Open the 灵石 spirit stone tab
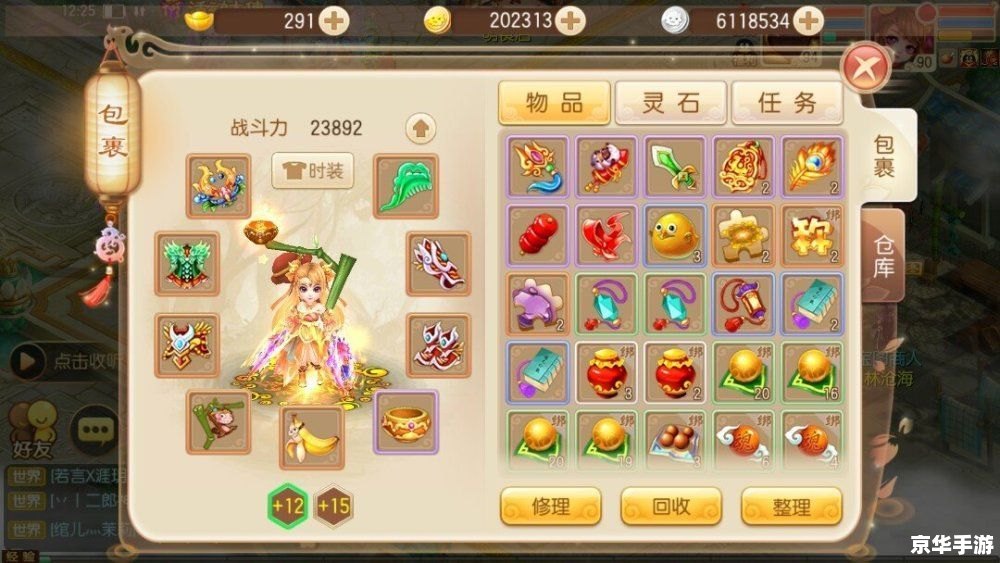1000x563 pixels. pos(670,102)
